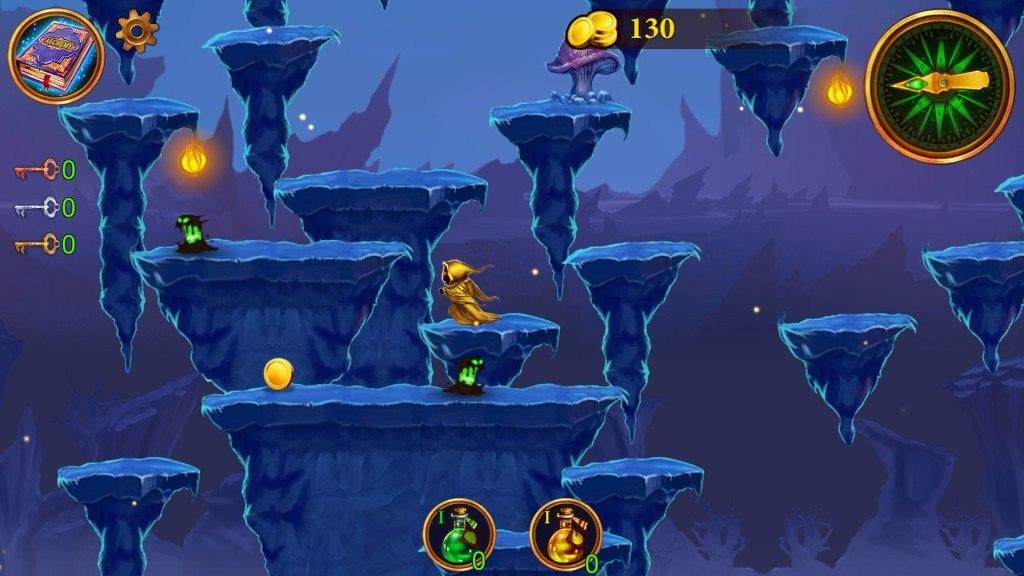Open the spell book journal
This screenshot has width=1024, height=576.
tap(56, 56)
